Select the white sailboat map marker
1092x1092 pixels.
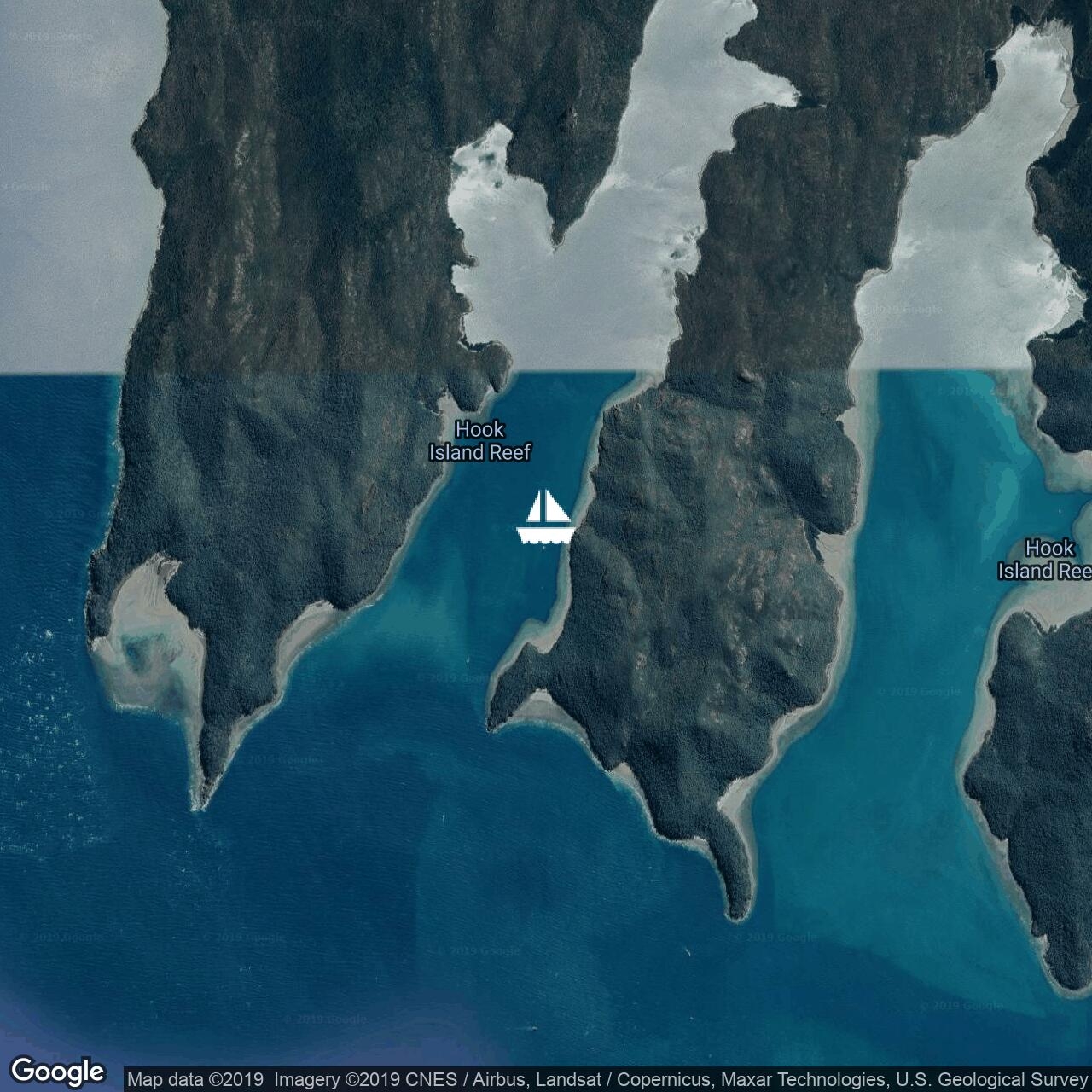544,518
